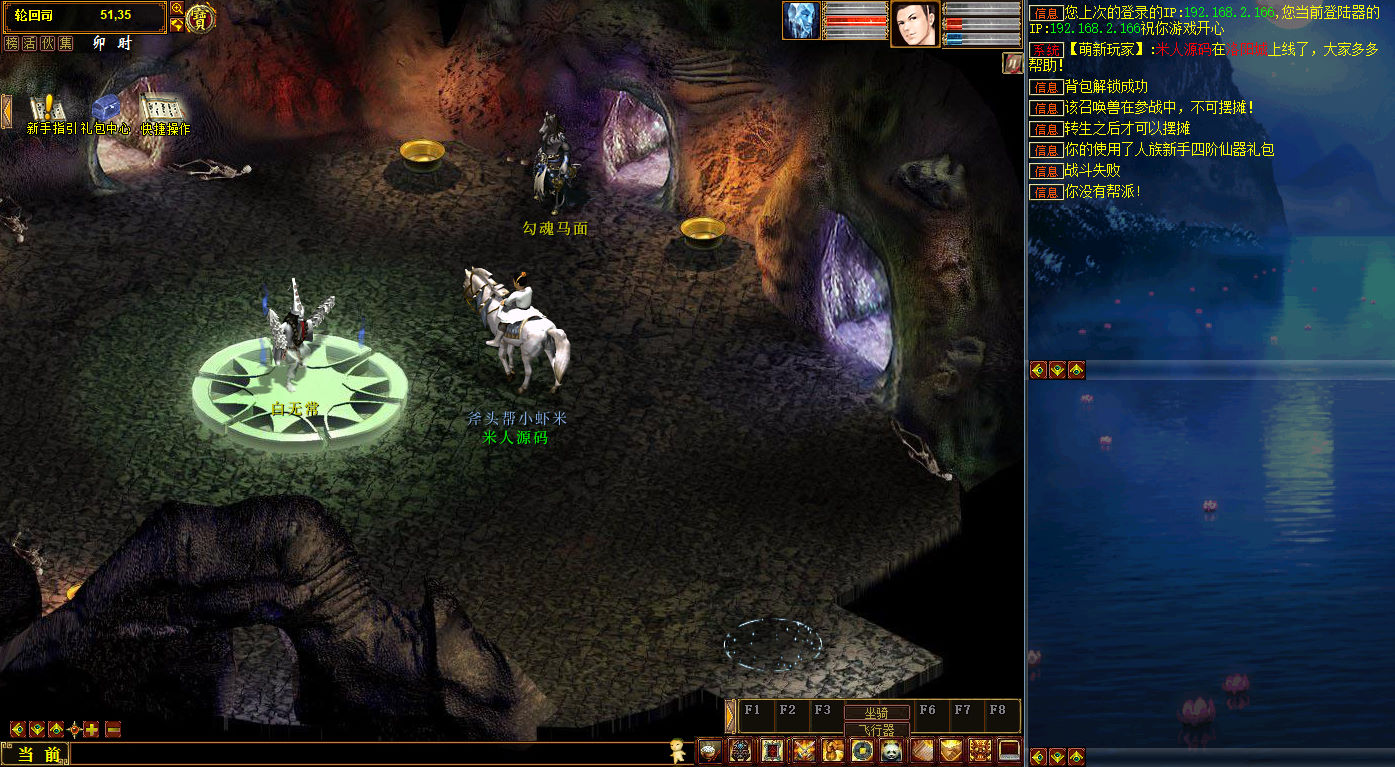This screenshot has height=767, width=1395.
Task: Open the ancient coin icon
Action: 862,750
